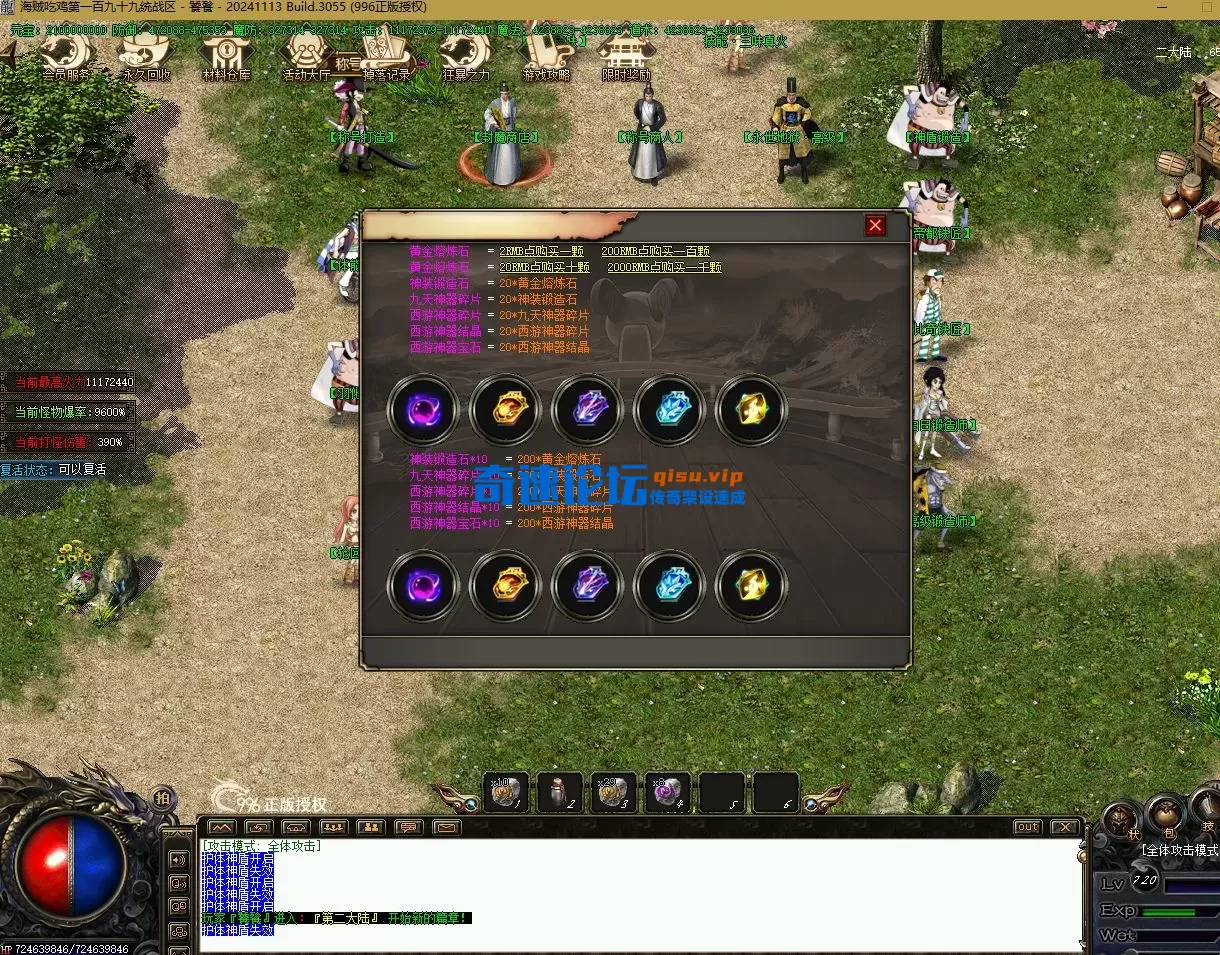The image size is (1220, 955).
Task: Open the 会员服务 member services menu
Action: [66, 56]
